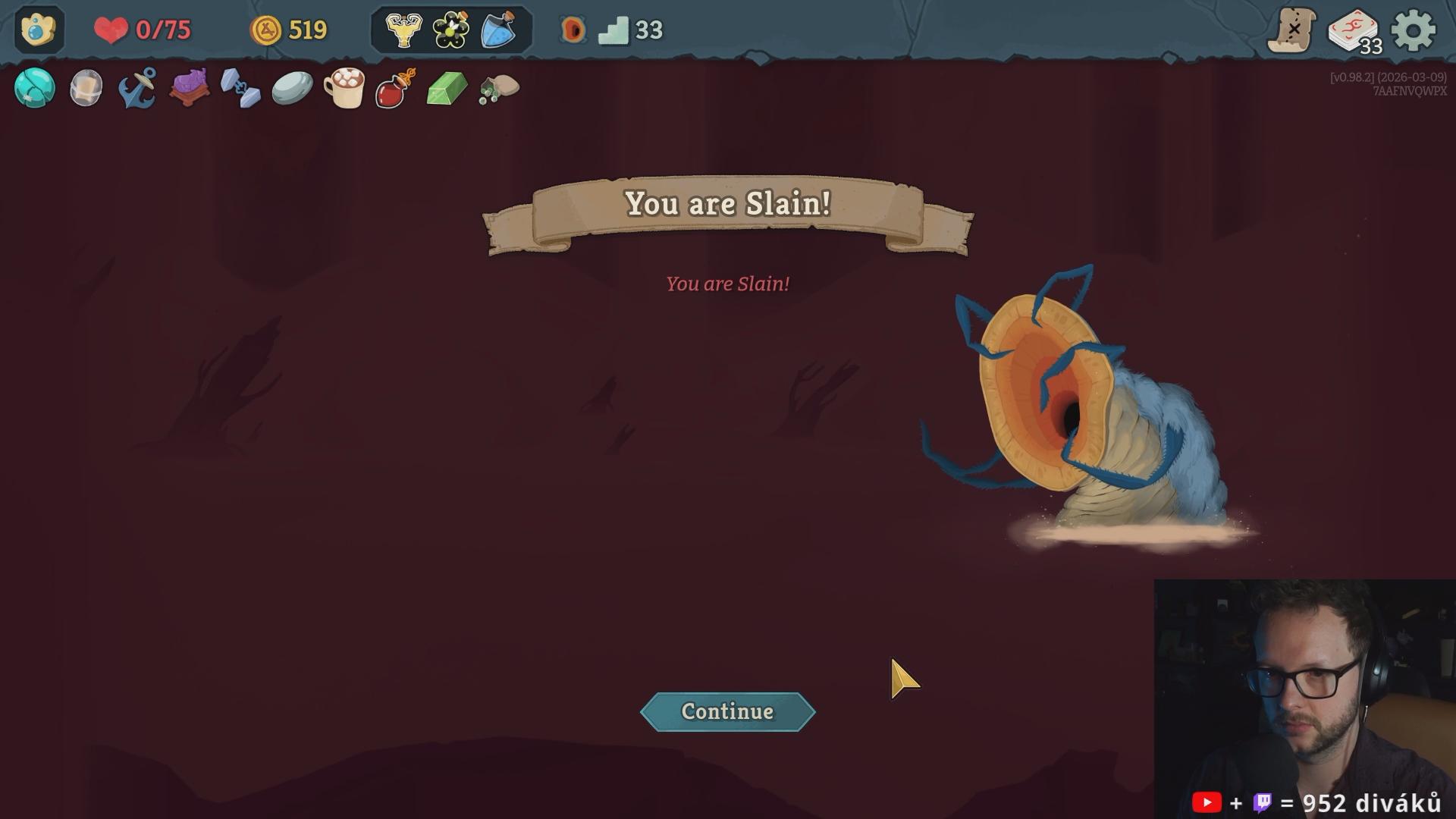Inspect the pale jar relic
This screenshot has height=819, width=1456.
point(86,88)
